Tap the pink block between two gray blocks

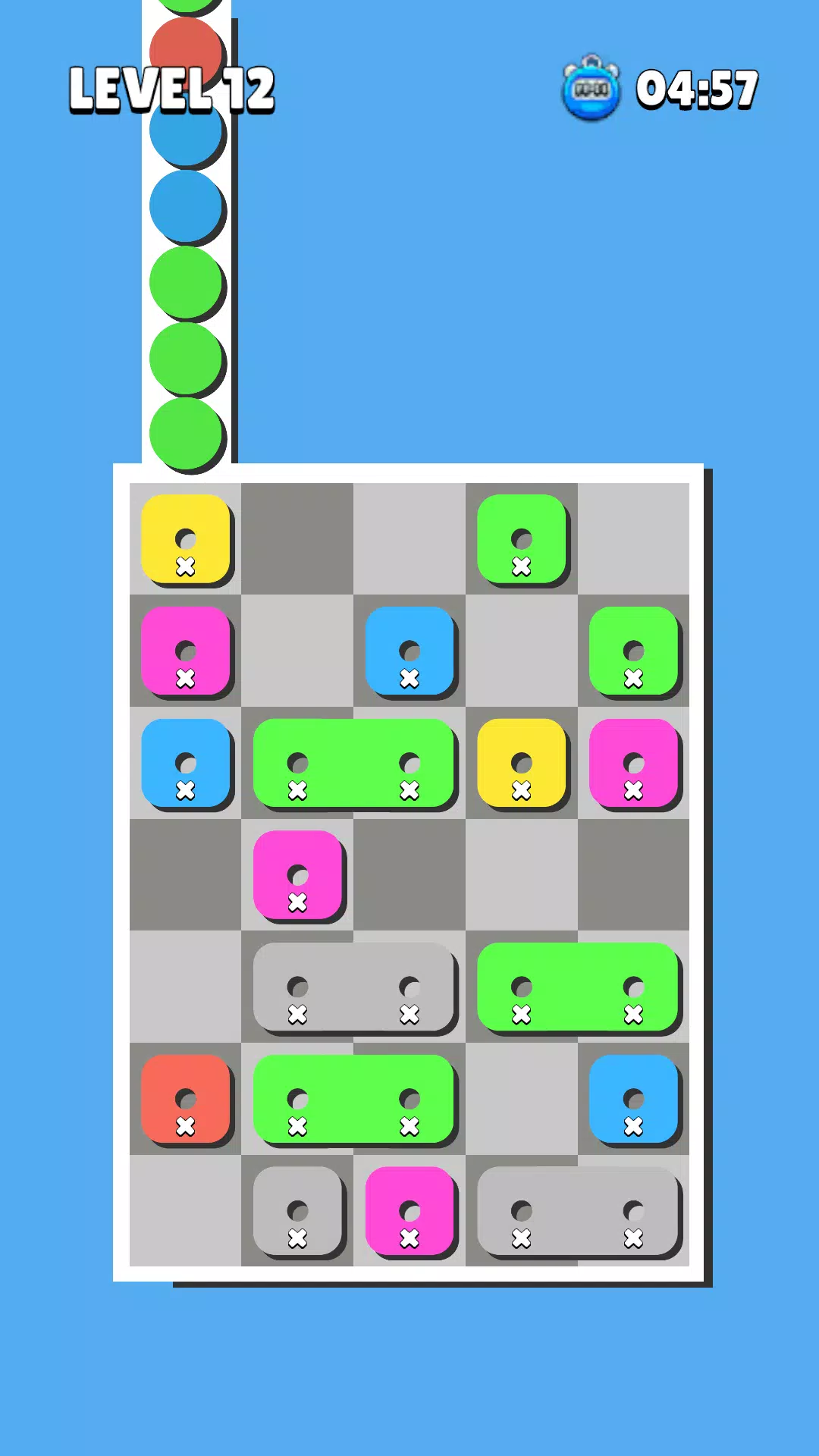[x=409, y=1211]
